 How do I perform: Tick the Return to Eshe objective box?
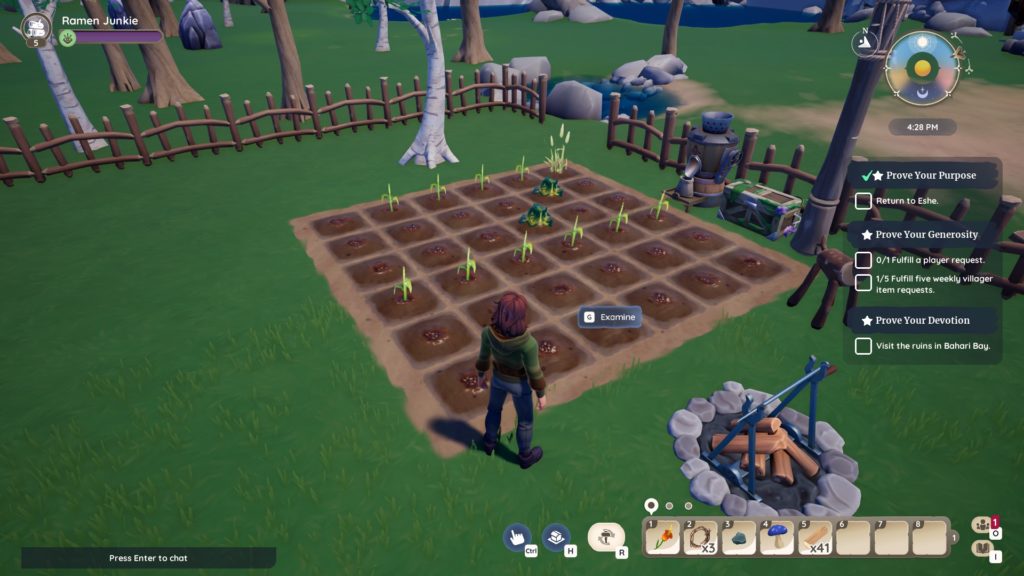click(x=863, y=201)
